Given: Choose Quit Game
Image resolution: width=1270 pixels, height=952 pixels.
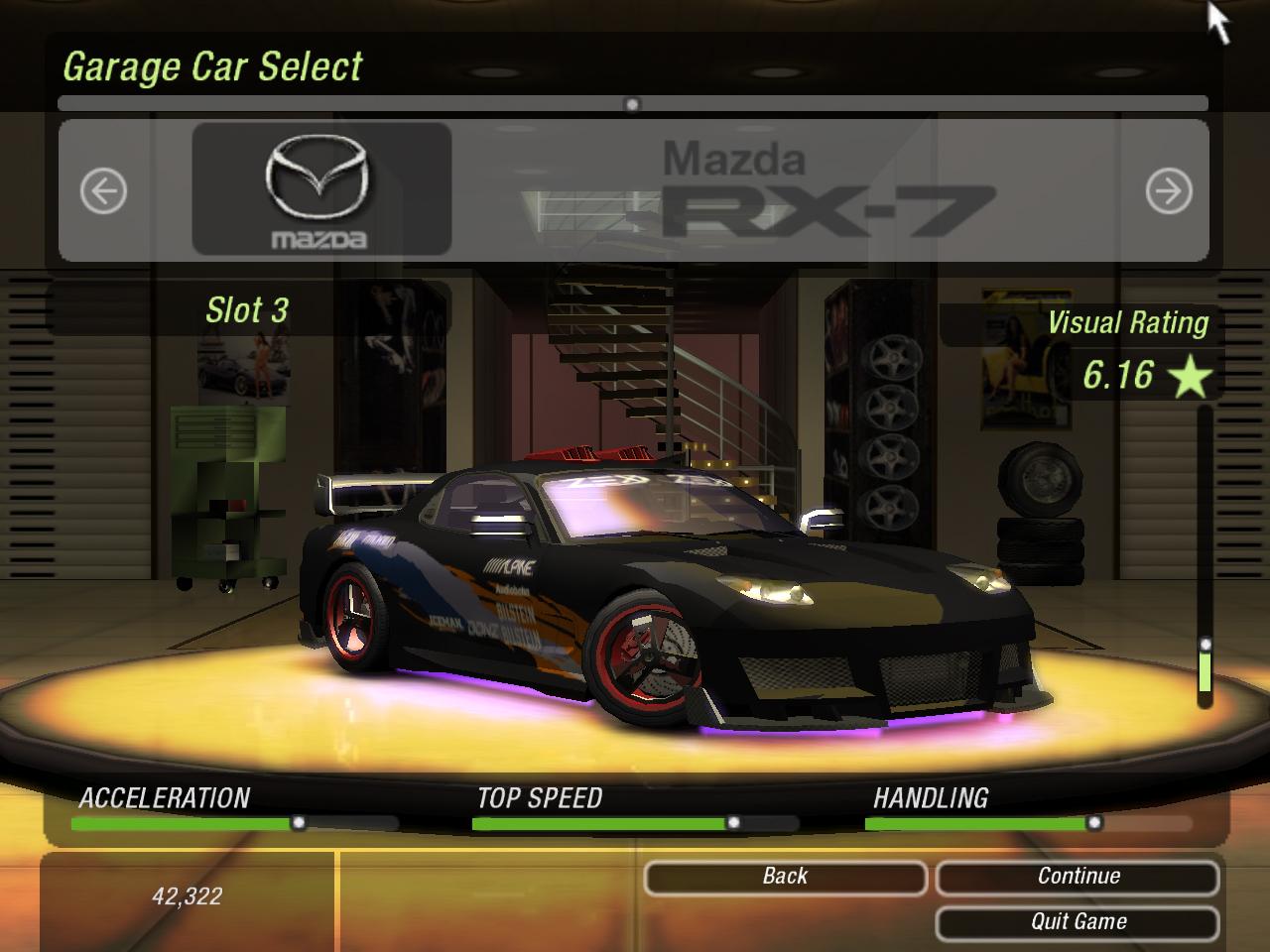Looking at the screenshot, I should pyautogui.click(x=1078, y=923).
